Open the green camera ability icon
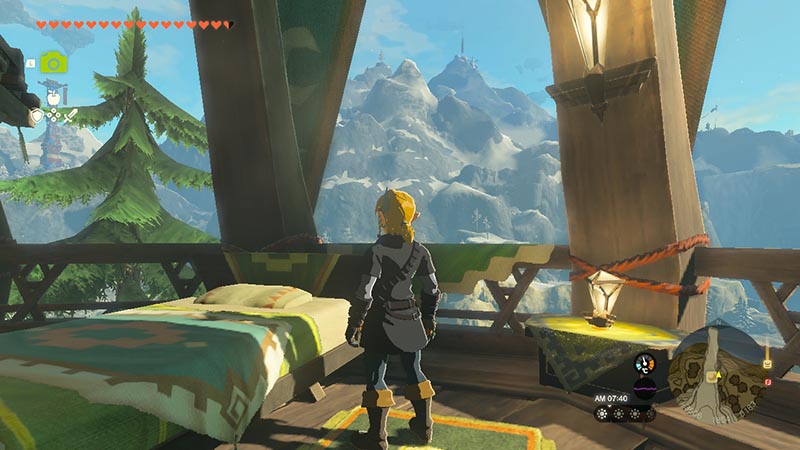This screenshot has height=450, width=800. 53,63
